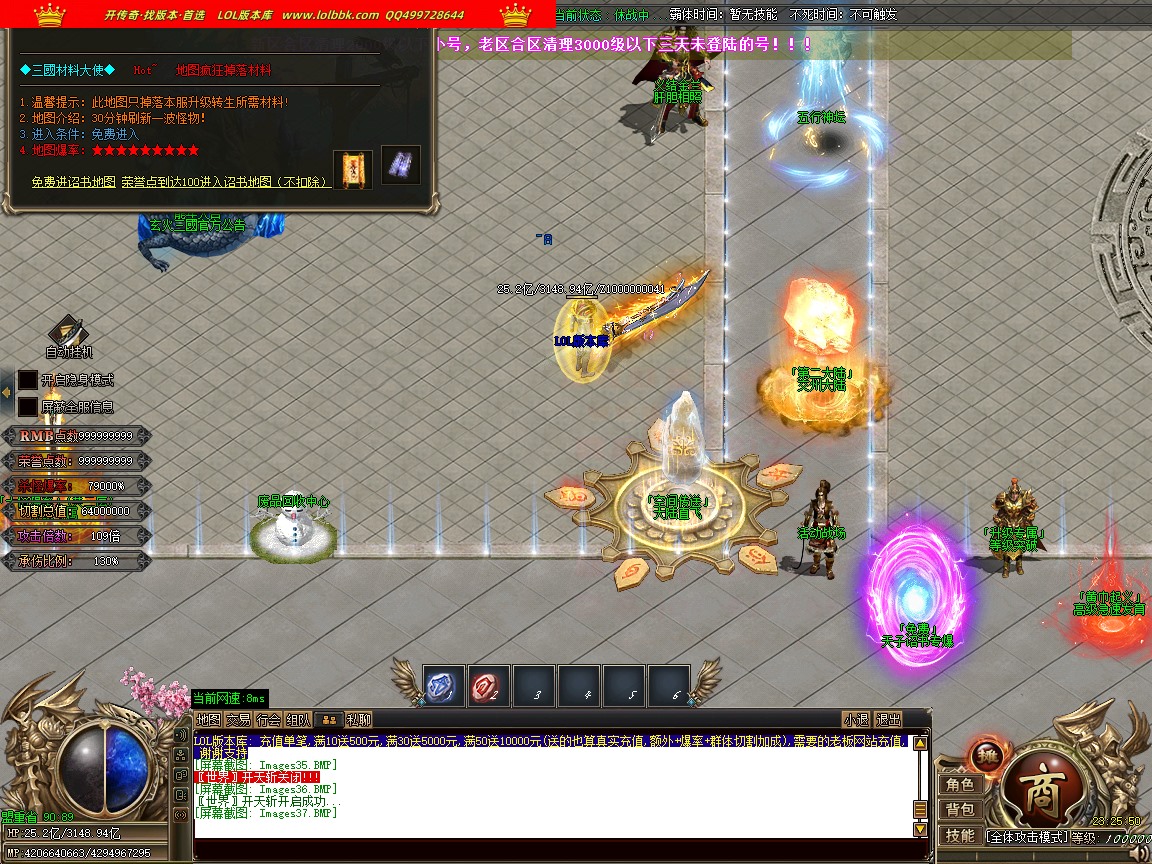Open the 角色 character panel
The width and height of the screenshot is (1152, 864).
point(960,785)
